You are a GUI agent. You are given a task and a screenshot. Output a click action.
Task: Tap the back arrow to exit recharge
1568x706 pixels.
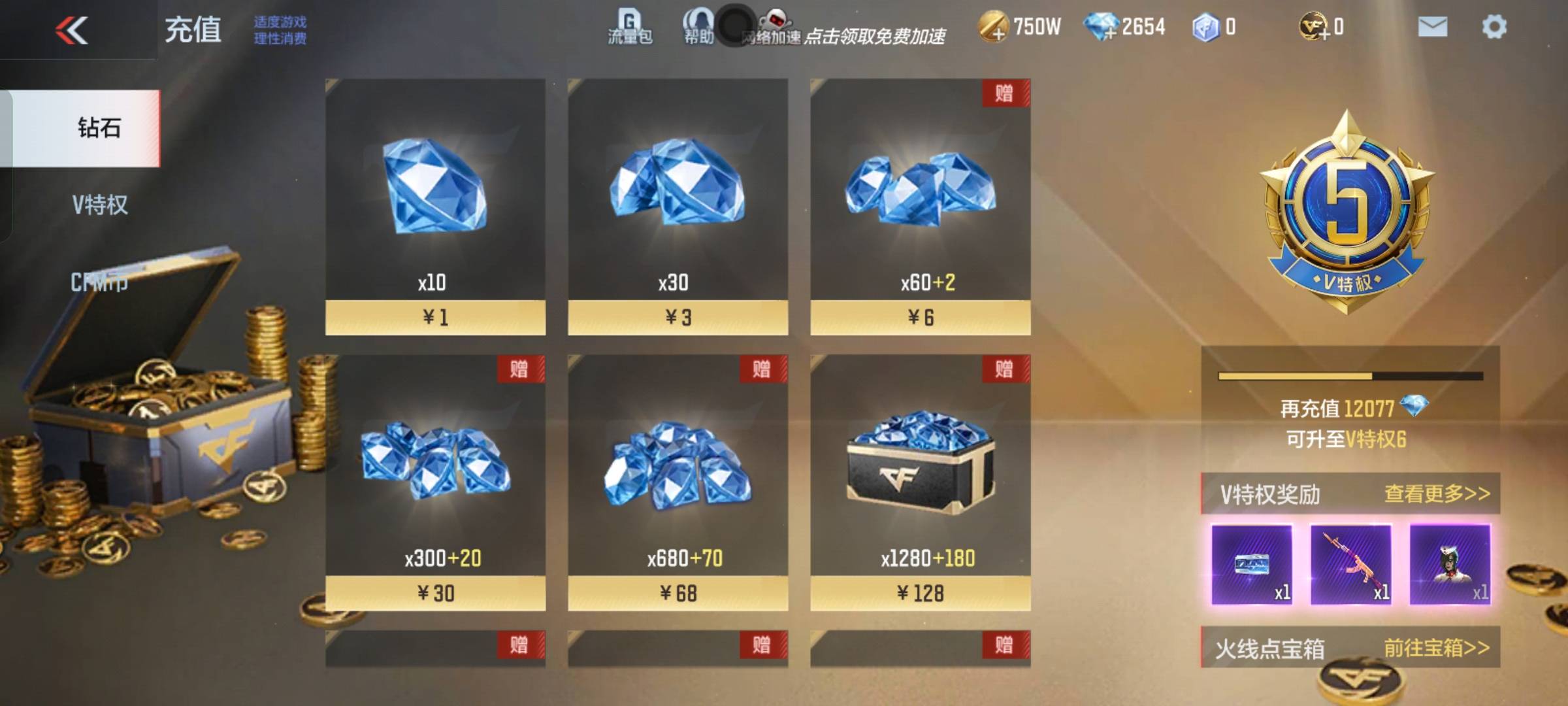(73, 27)
